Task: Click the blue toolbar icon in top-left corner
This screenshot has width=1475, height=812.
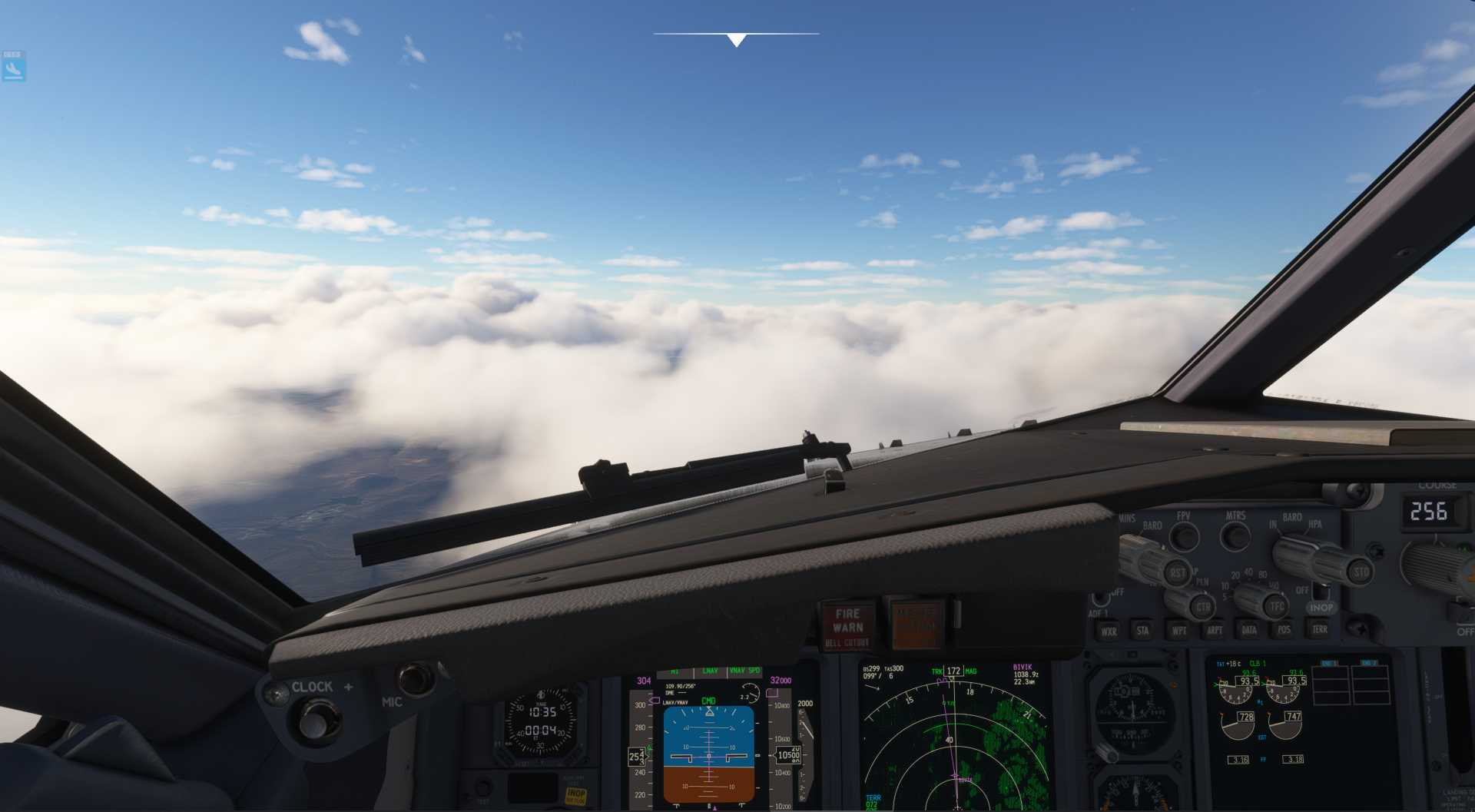Action: 12,65
